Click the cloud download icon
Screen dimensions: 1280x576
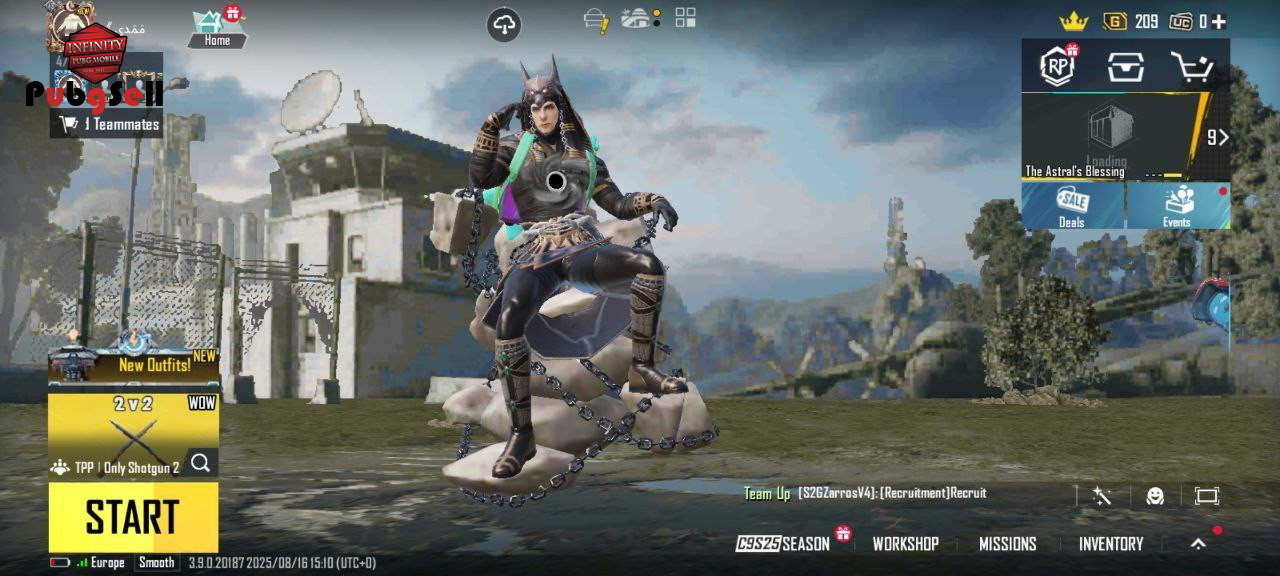(504, 25)
